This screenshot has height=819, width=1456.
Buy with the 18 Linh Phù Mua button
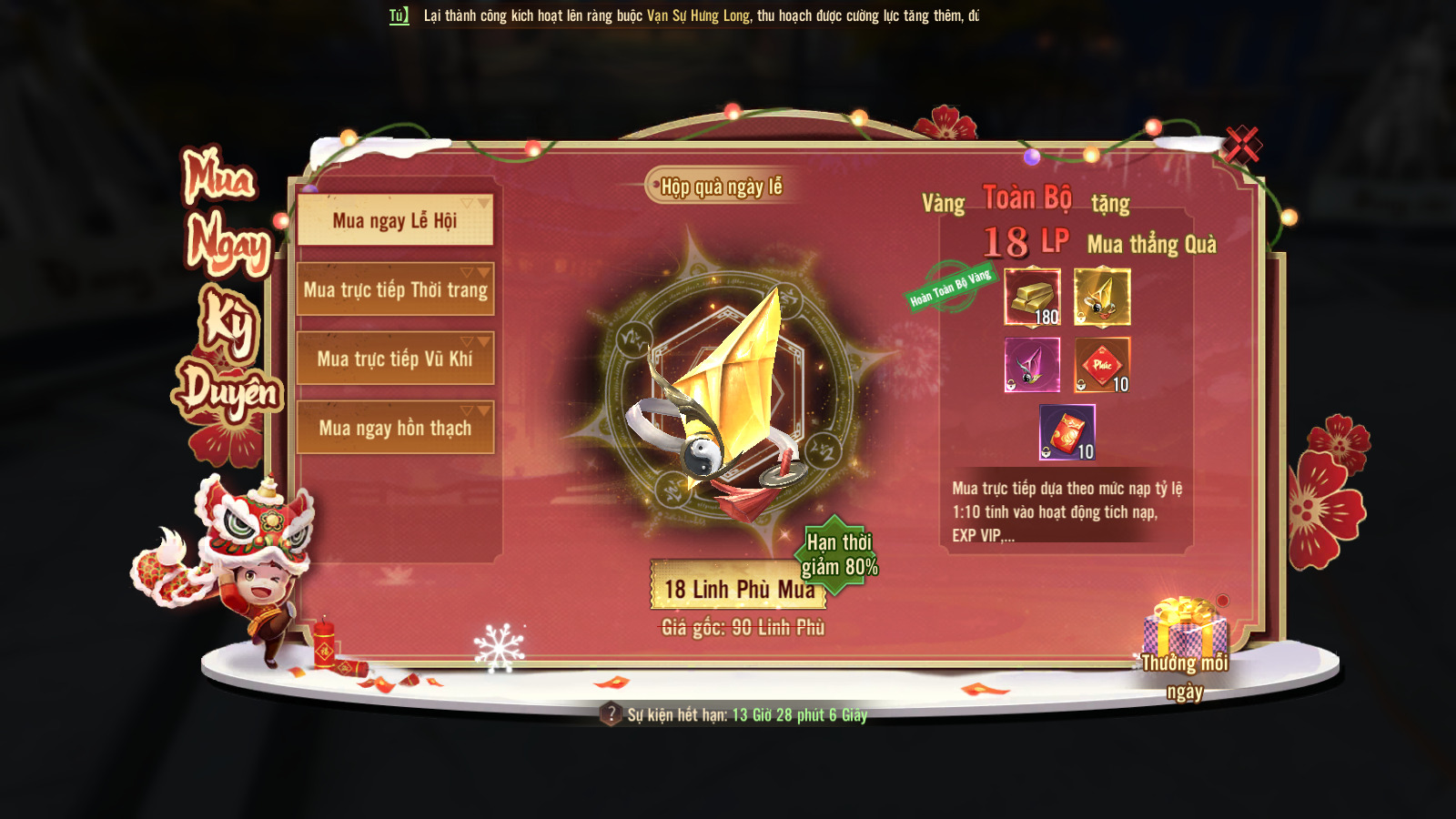pyautogui.click(x=738, y=589)
